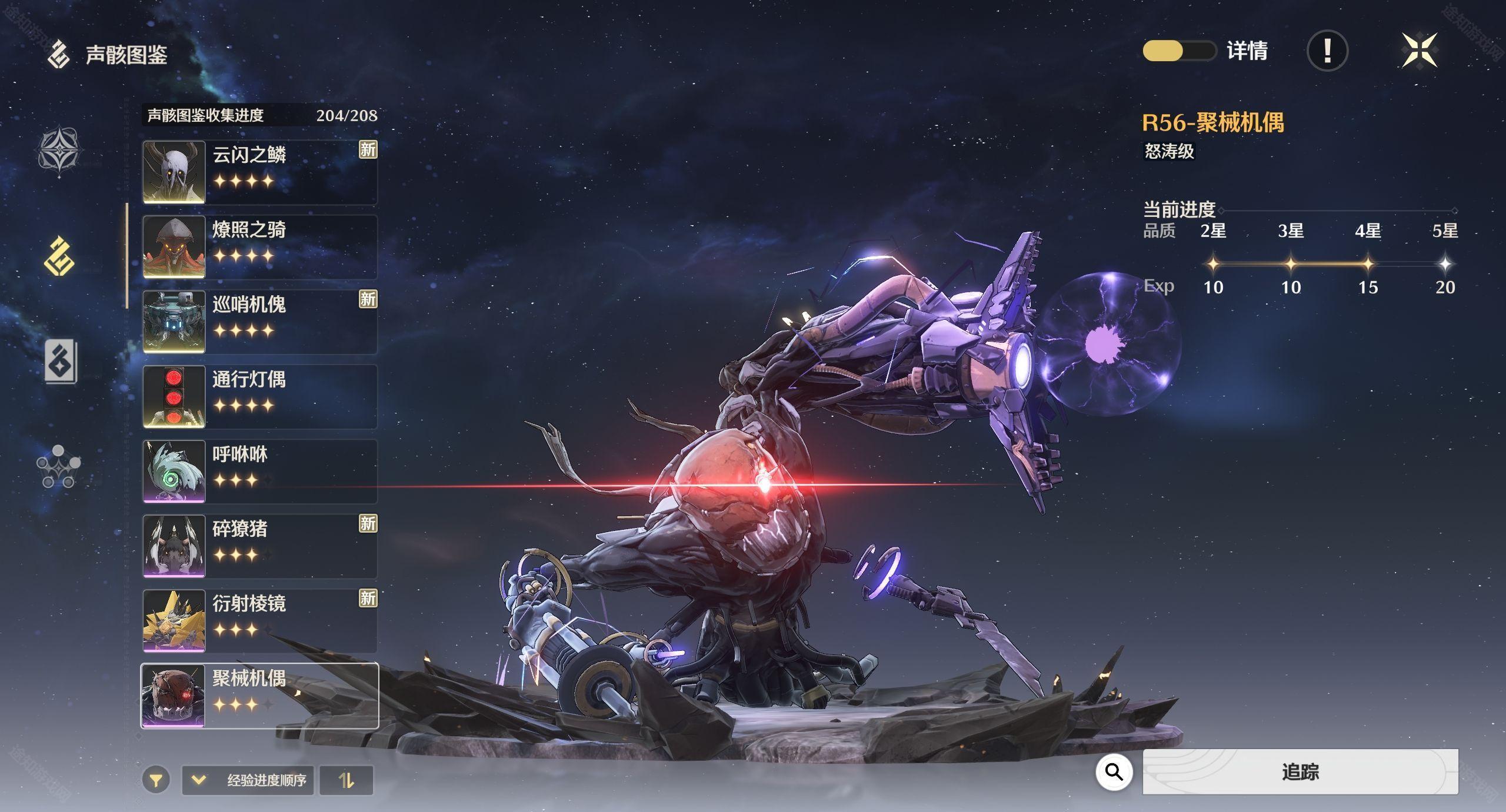Open the 经验进度顺序 sort dropdown

pos(248,780)
